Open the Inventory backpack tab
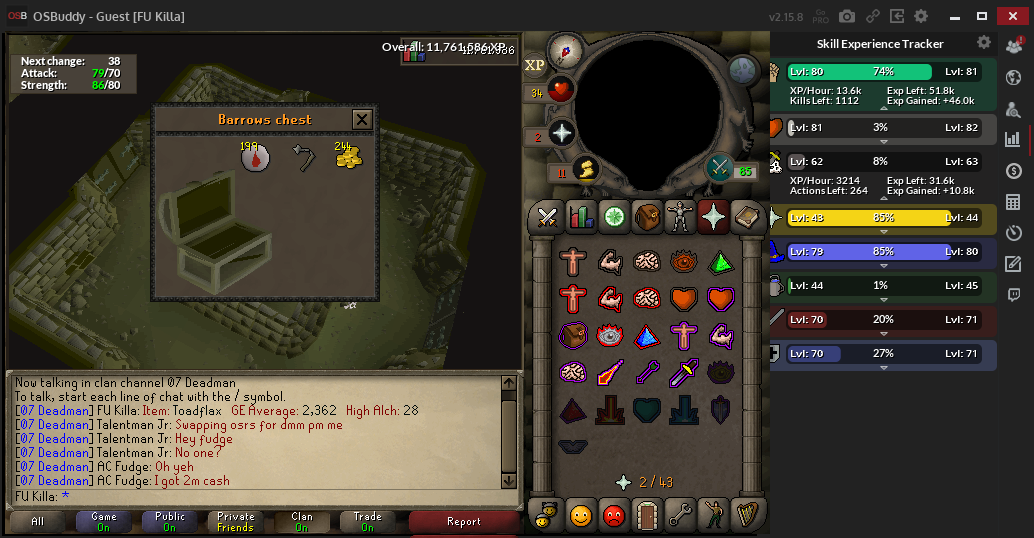Screen dimensions: 1034x538 [x=647, y=215]
